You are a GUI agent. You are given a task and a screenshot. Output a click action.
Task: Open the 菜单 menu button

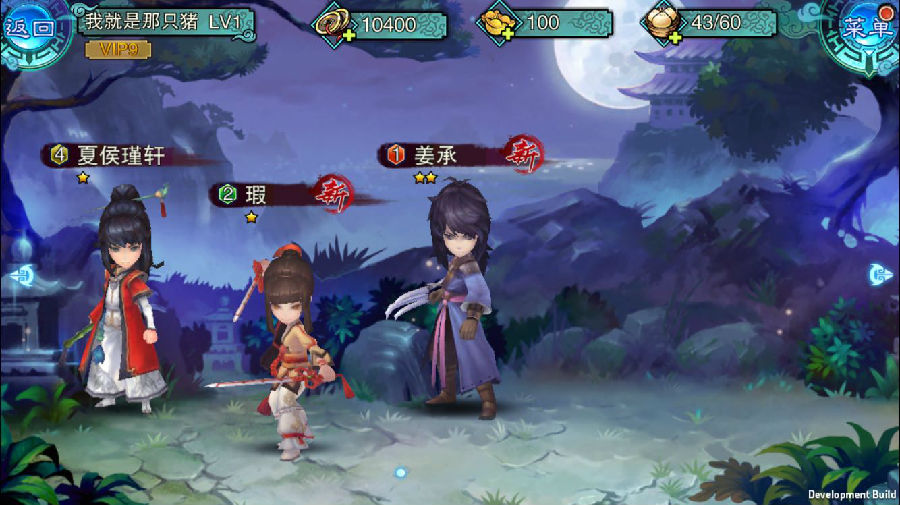(866, 27)
